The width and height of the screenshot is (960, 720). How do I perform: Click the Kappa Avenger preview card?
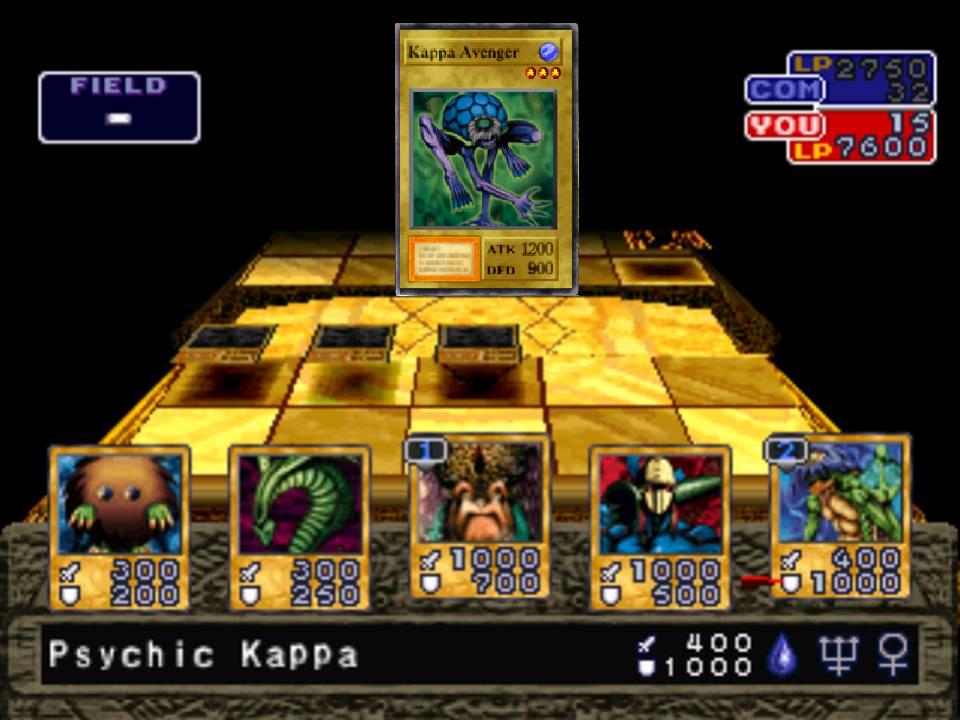click(486, 160)
